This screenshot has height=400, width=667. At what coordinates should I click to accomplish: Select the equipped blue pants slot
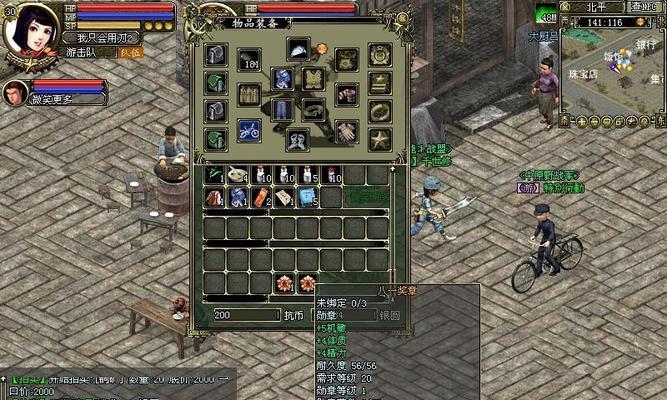point(281,110)
